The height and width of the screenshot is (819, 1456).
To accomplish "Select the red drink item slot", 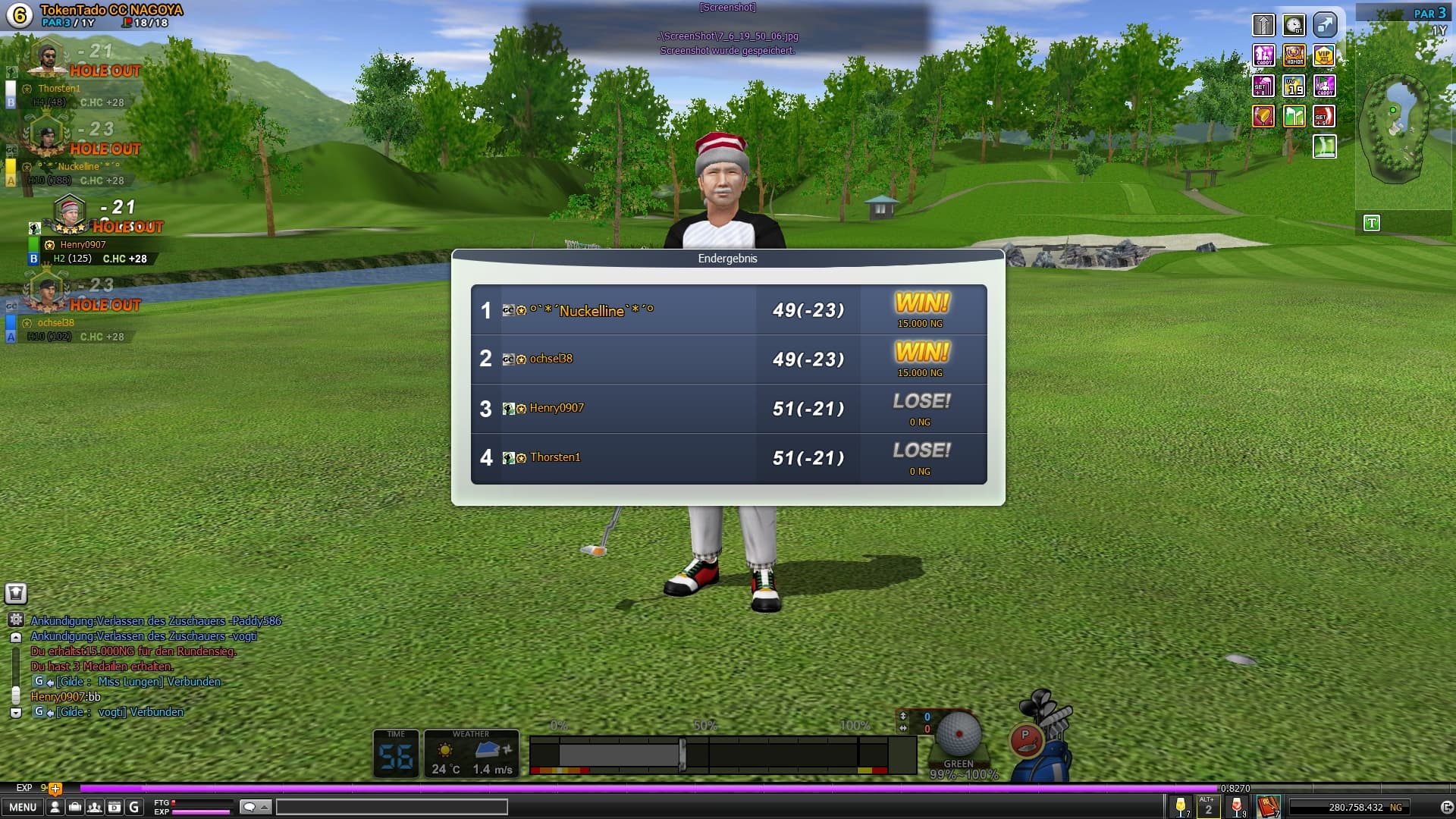I will [x=1237, y=807].
